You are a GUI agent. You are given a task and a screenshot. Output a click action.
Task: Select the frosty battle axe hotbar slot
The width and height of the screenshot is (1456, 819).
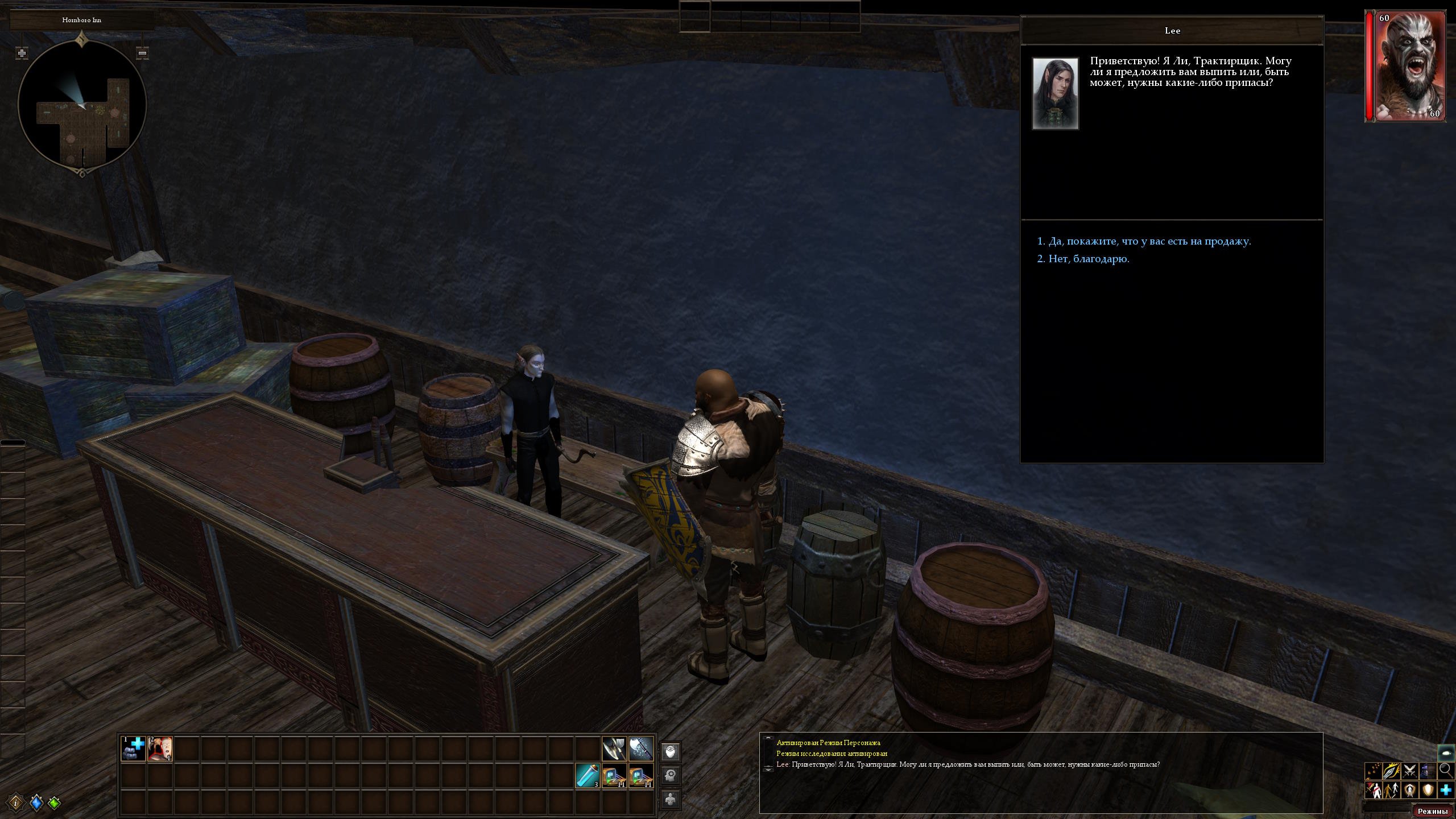(641, 748)
